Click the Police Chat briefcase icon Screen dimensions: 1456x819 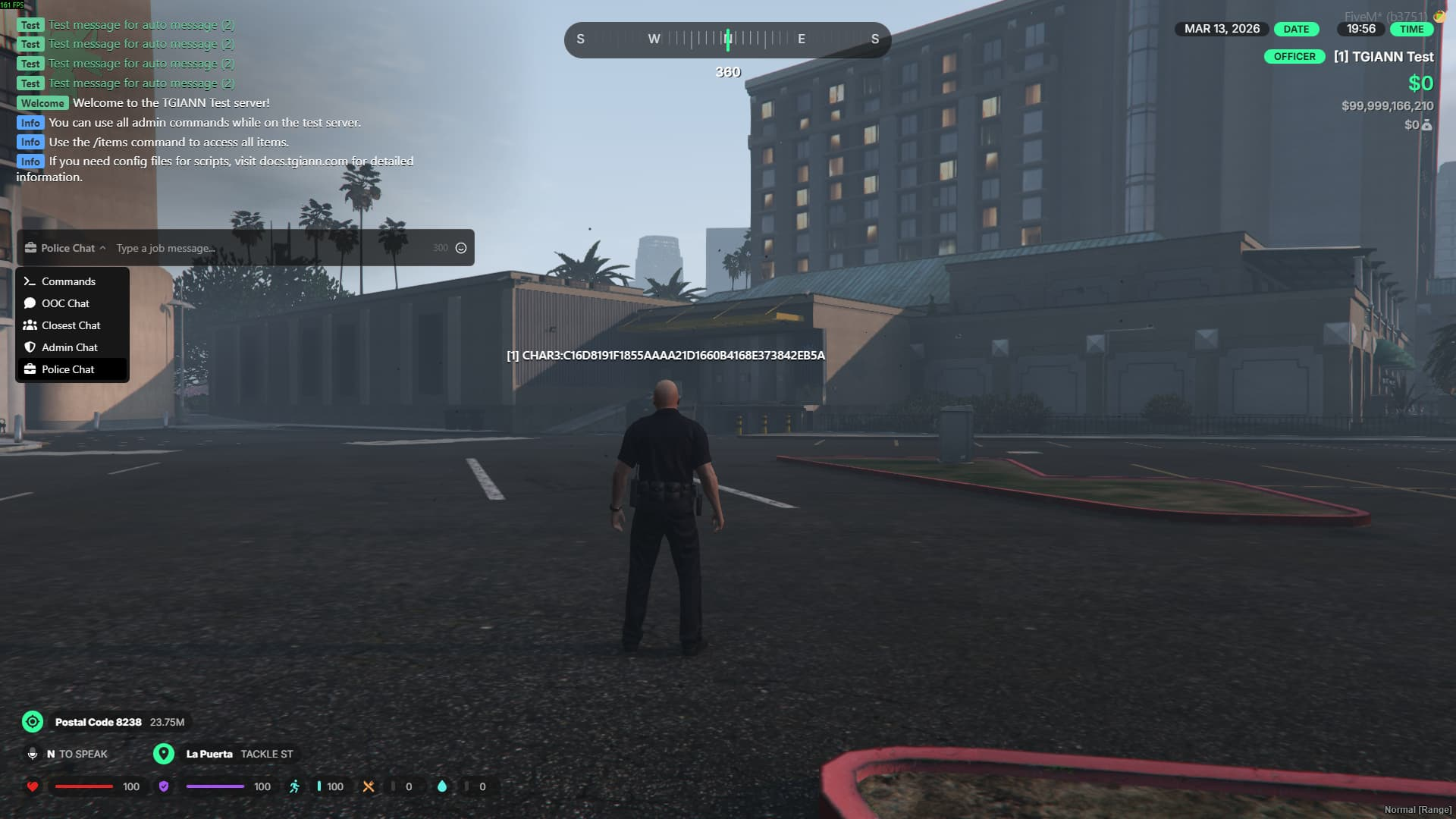(x=30, y=369)
